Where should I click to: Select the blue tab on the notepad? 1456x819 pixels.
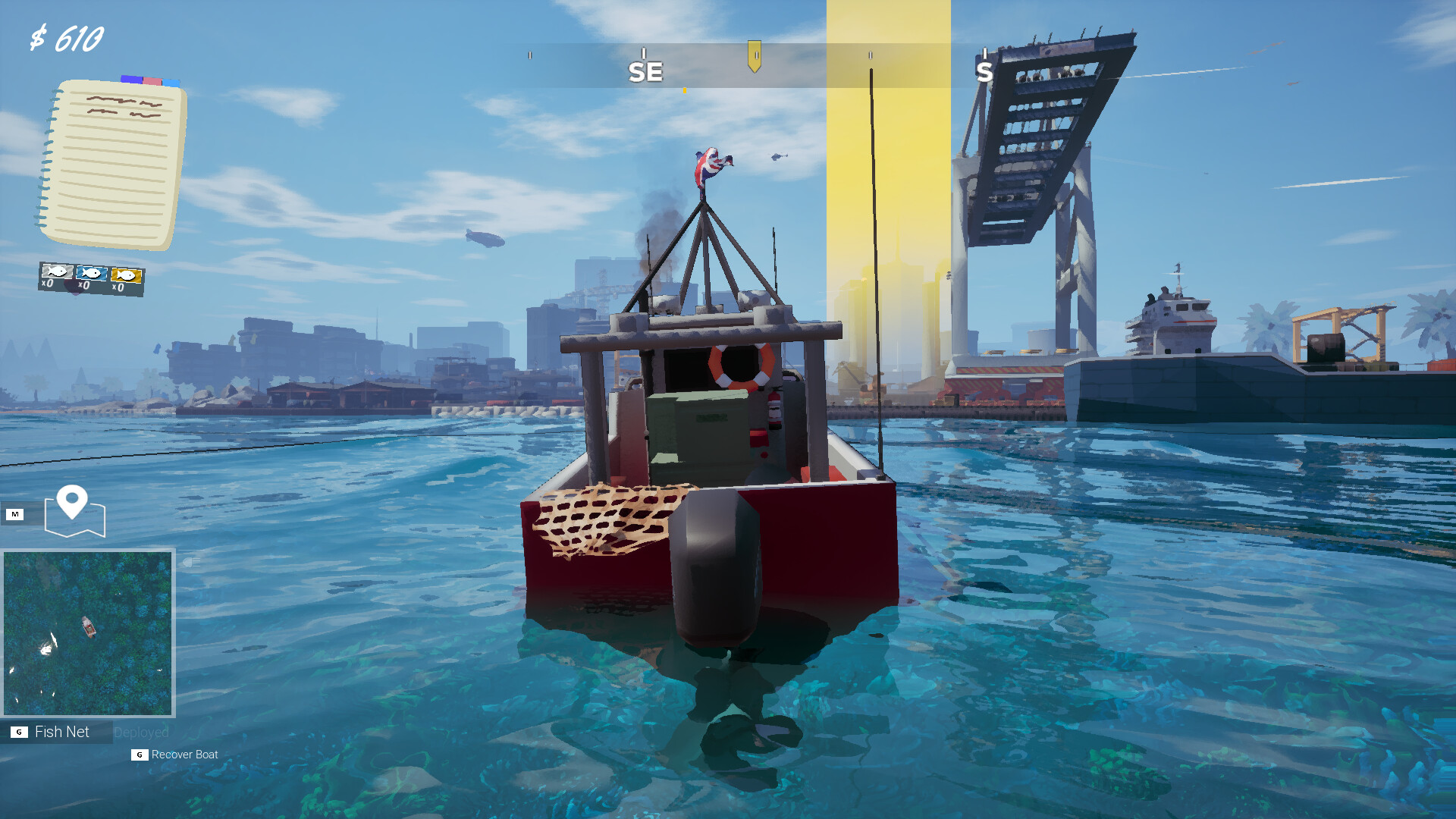(x=170, y=82)
